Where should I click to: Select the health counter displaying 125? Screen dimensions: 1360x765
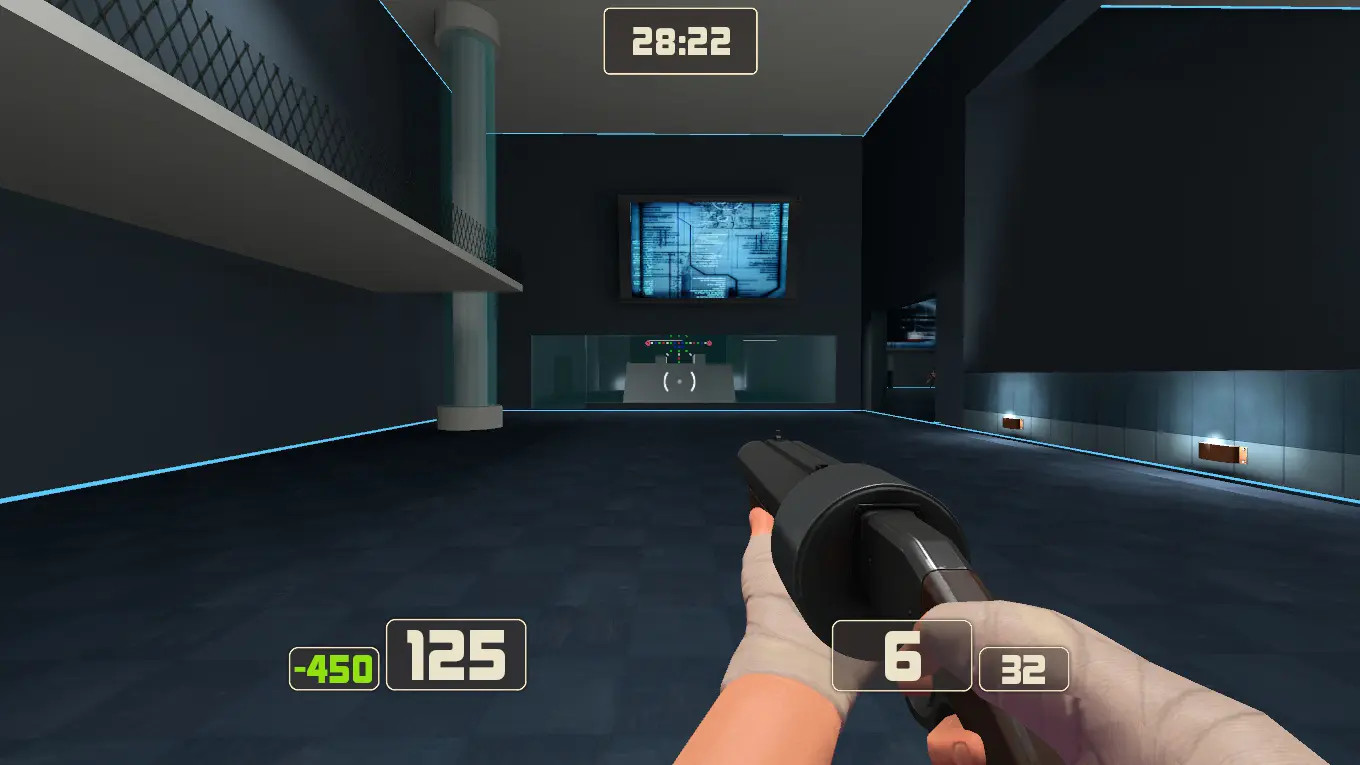point(455,656)
